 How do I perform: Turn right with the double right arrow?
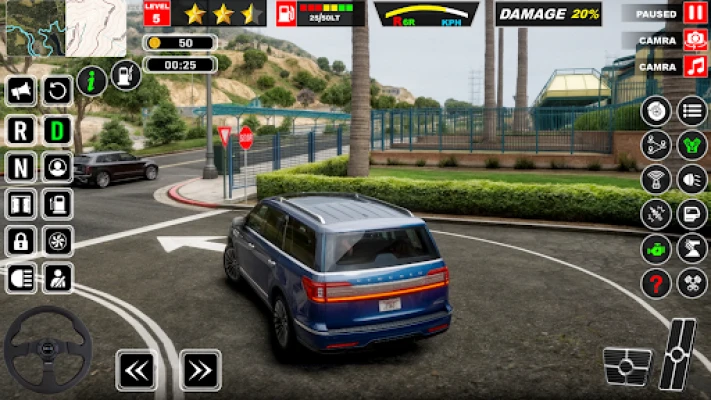click(200, 370)
